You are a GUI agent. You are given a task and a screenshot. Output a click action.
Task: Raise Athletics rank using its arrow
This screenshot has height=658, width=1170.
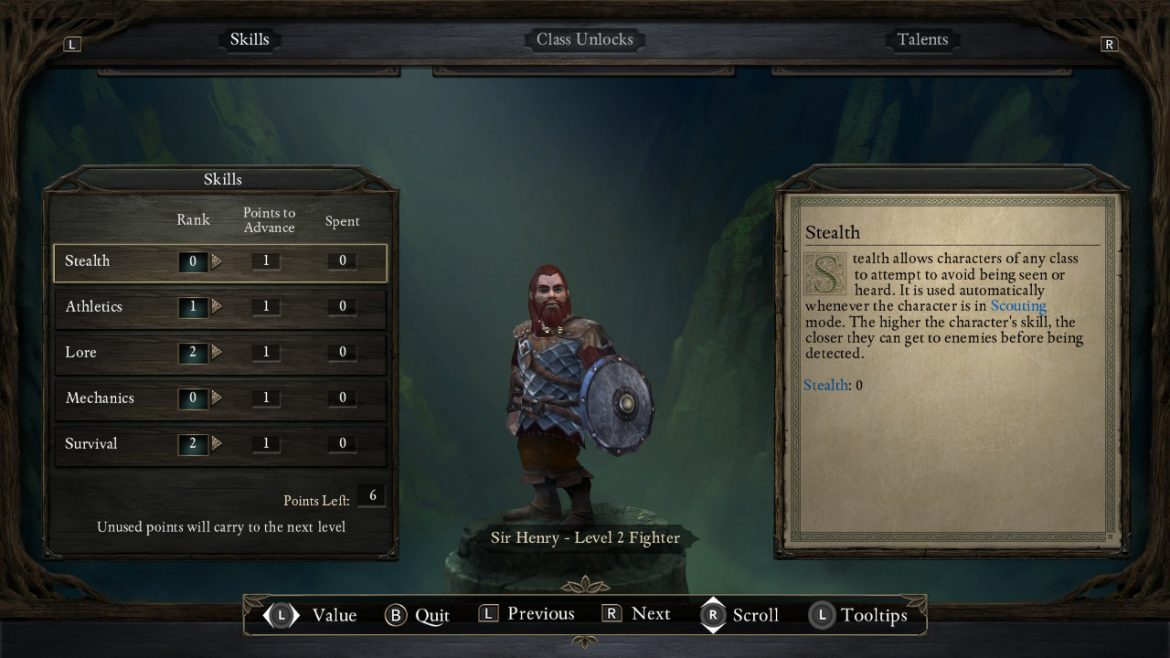[x=217, y=307]
